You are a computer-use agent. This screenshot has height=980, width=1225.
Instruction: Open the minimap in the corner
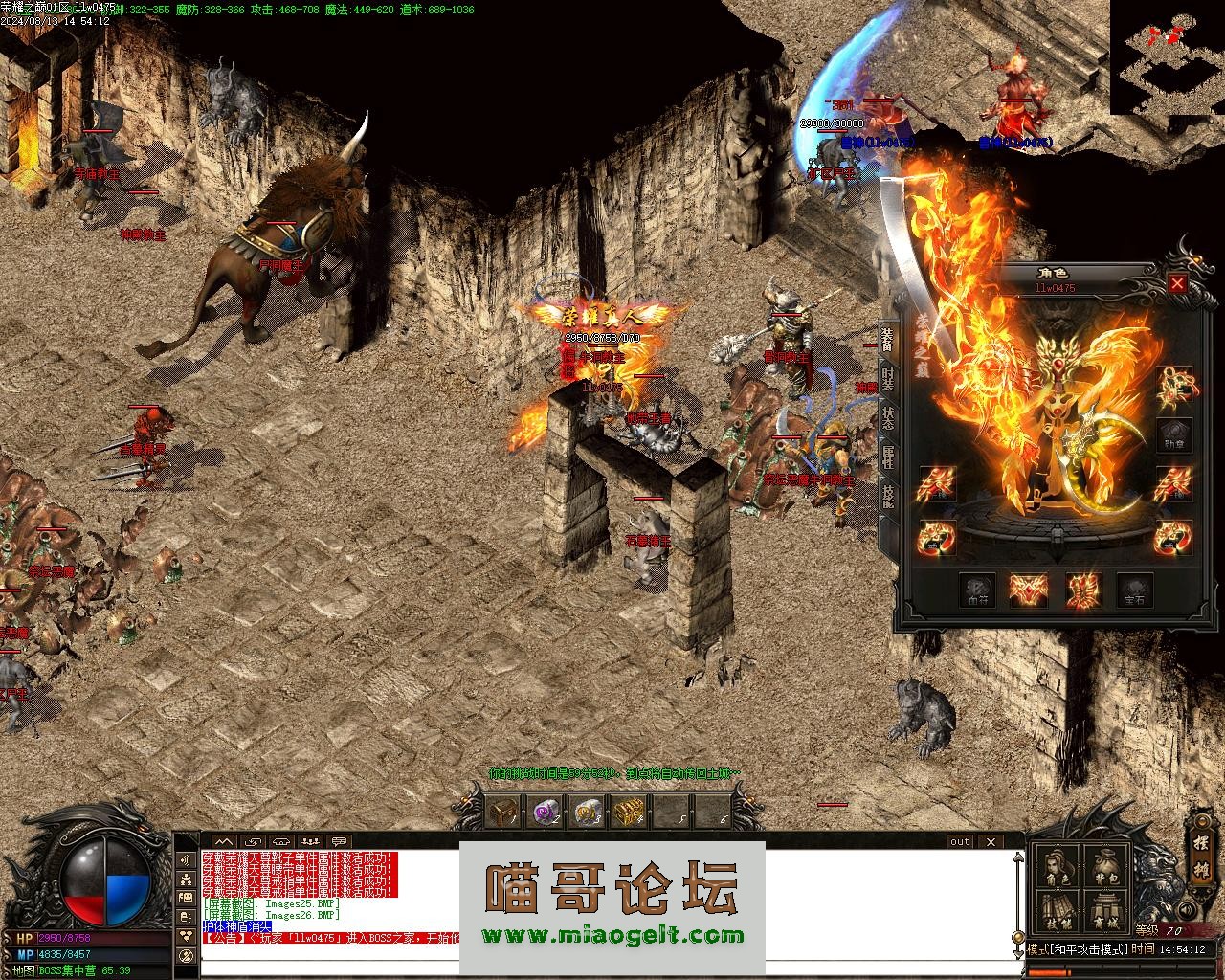(1167, 57)
